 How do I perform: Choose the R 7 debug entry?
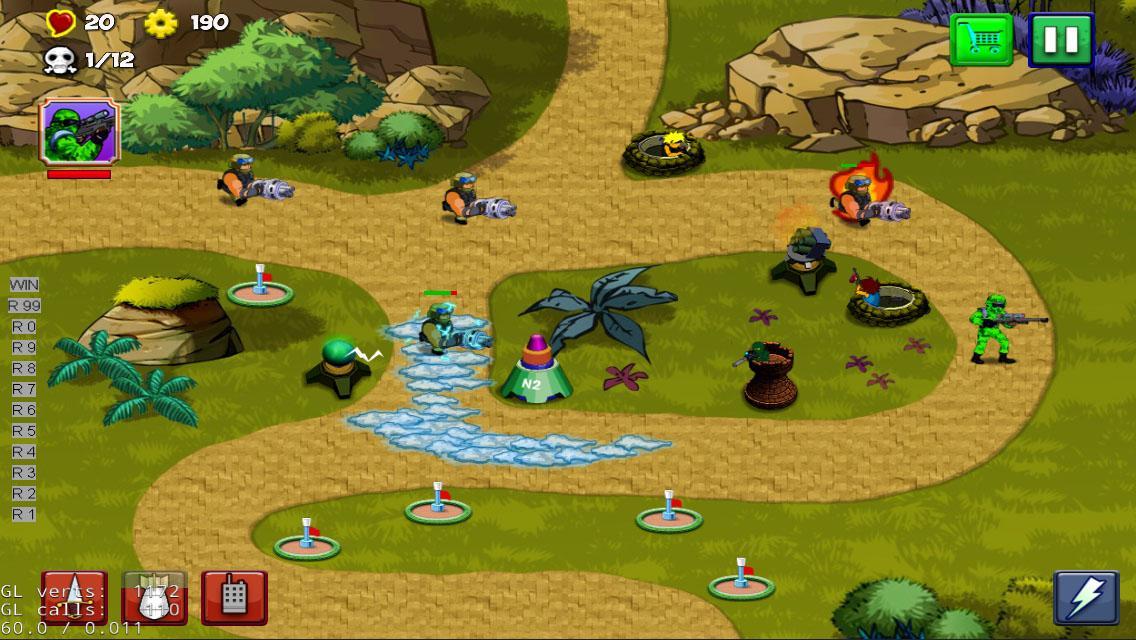[x=24, y=389]
